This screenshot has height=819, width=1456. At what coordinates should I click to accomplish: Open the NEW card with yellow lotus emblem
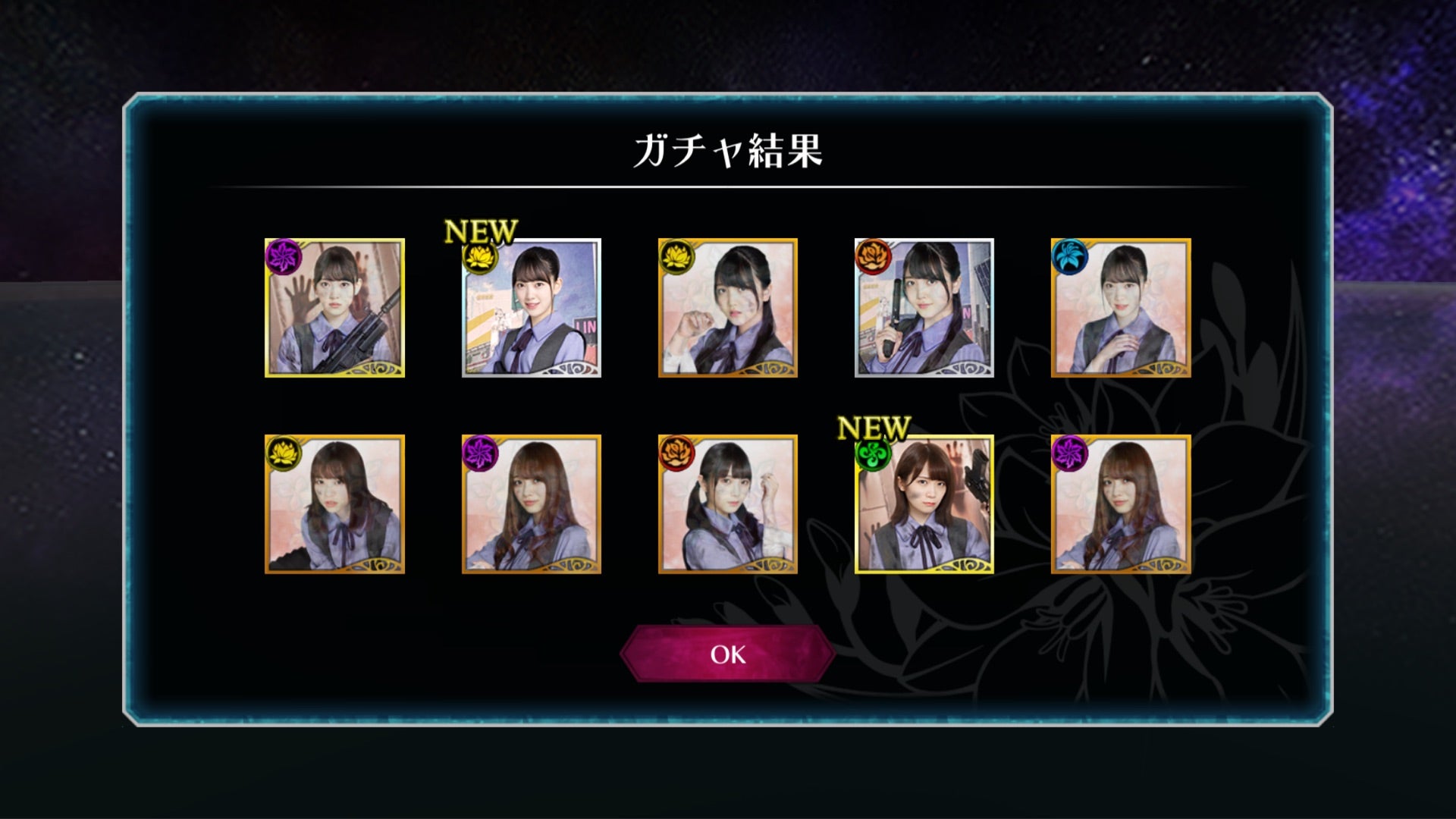click(532, 308)
